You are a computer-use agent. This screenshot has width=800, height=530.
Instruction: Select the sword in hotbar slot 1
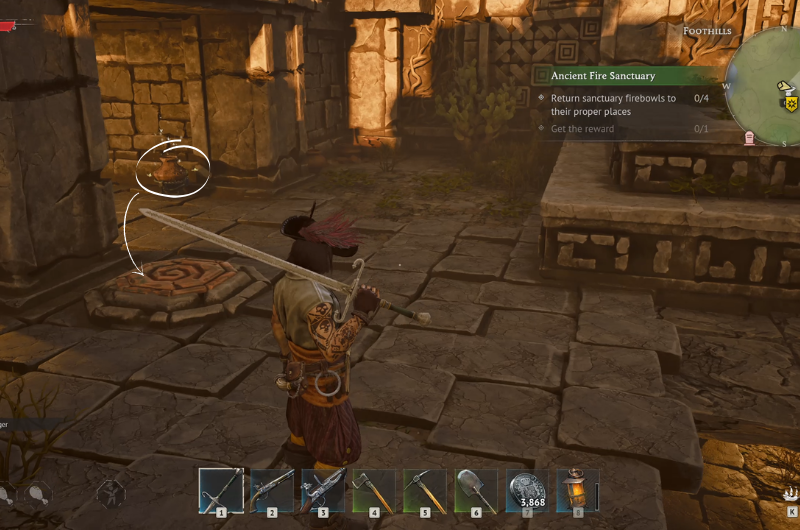(x=221, y=490)
